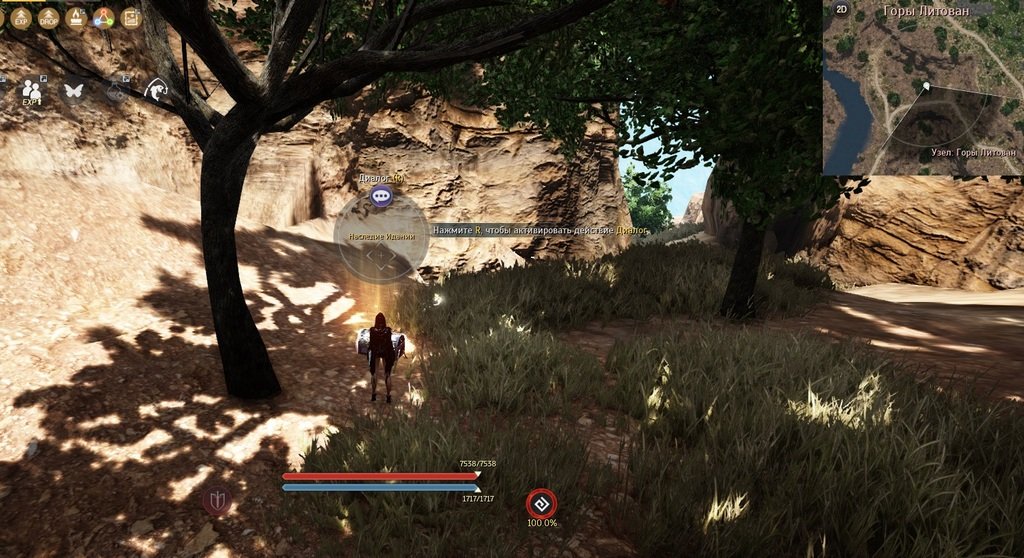Select the party EXP bonus icon

coord(31,90)
